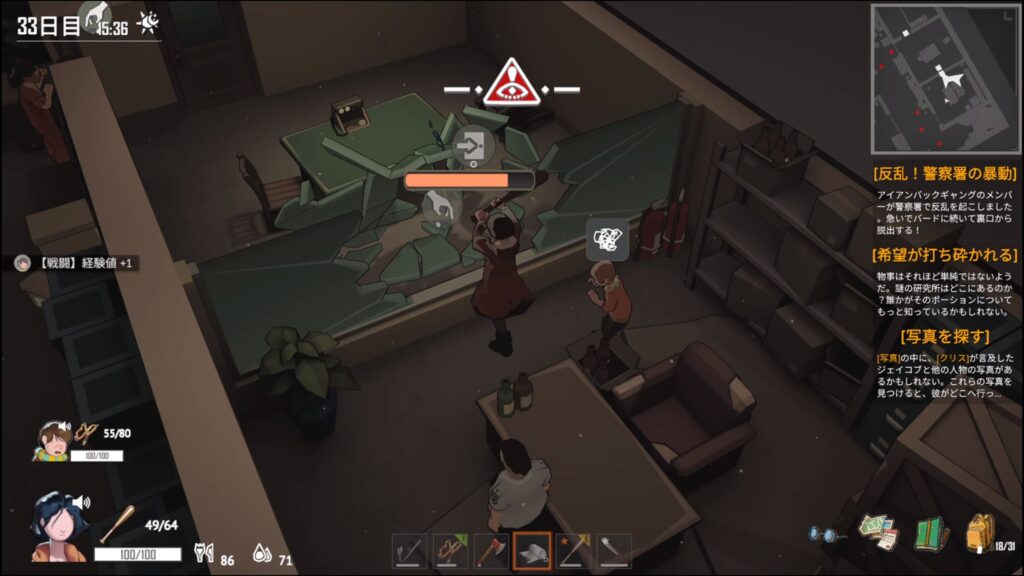
Task: Select the highlighted cloth rag hotbar slot
Action: tap(532, 551)
